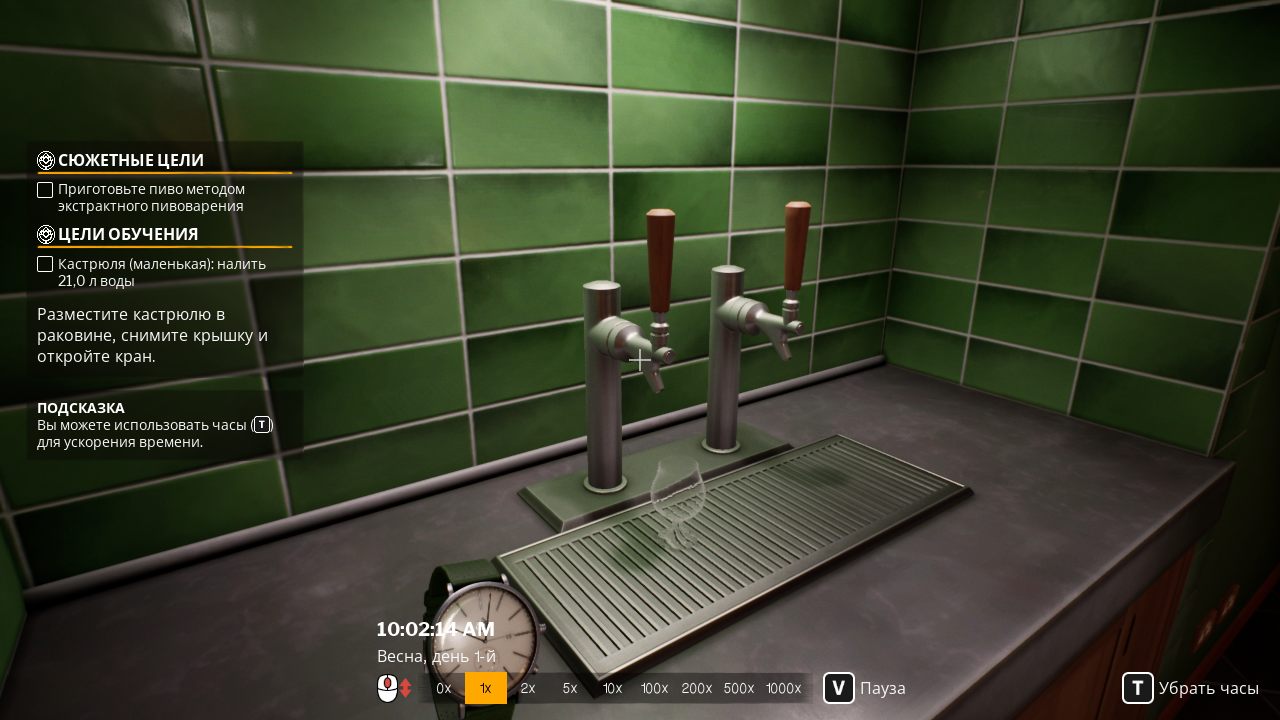Select the 1000x maximum speed setting
This screenshot has width=1280, height=720.
[x=783, y=688]
